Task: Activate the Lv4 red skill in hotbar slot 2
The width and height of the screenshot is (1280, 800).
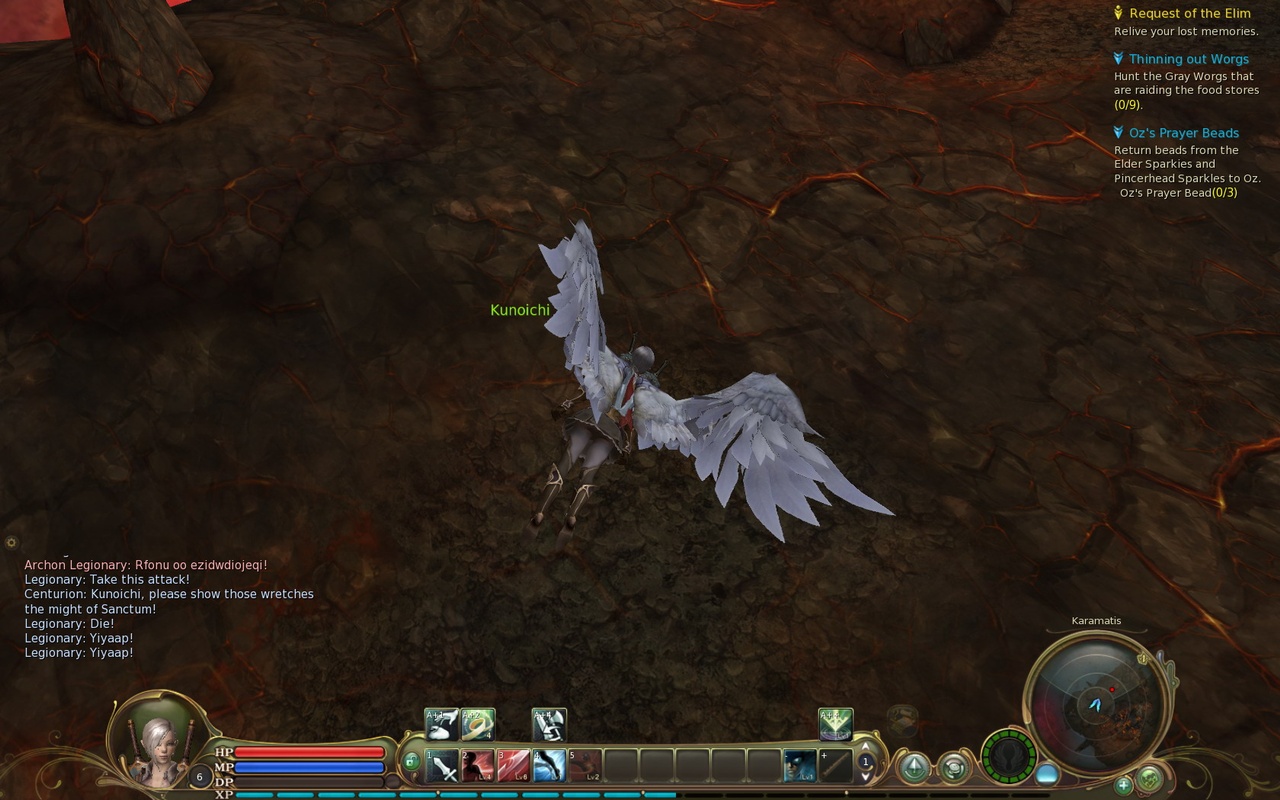Action: [478, 764]
